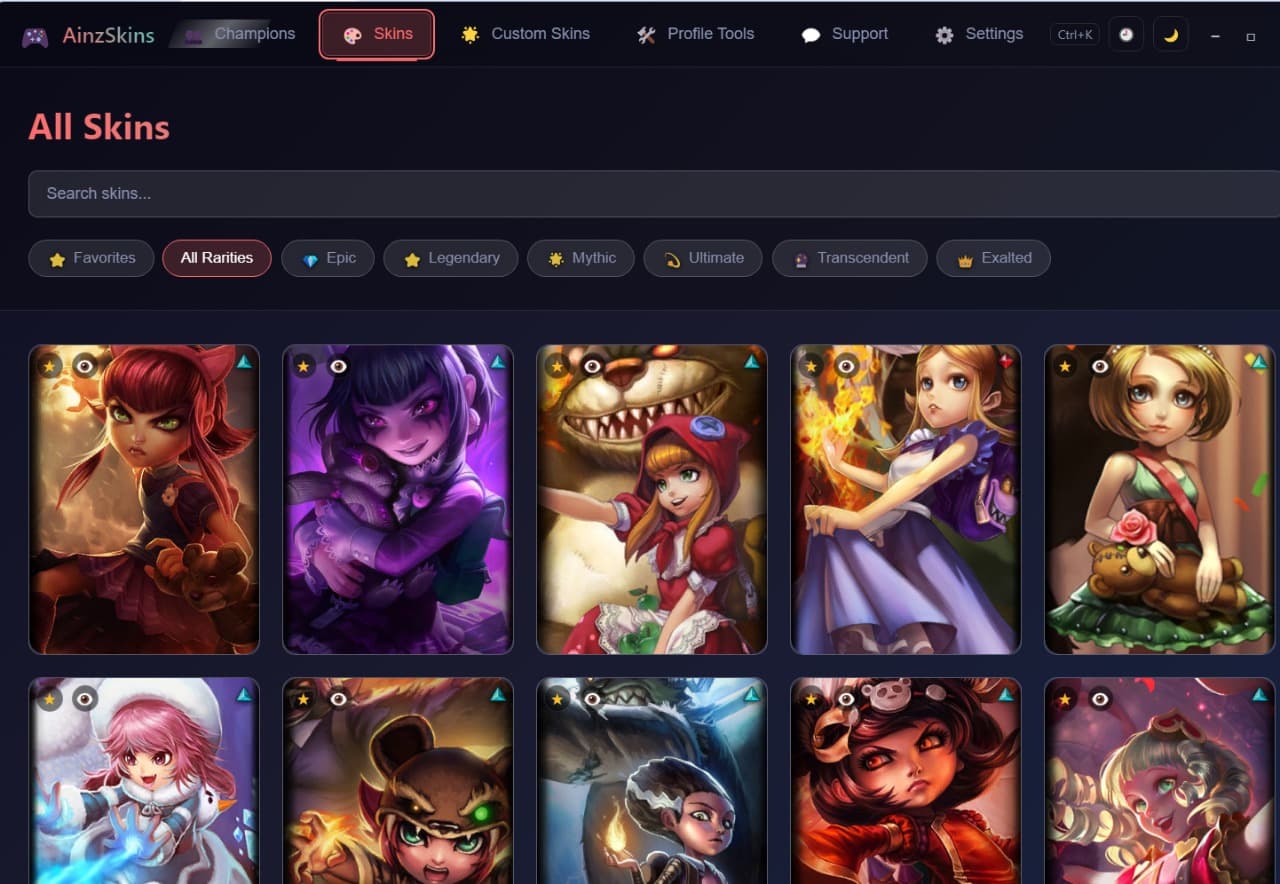Screen dimensions: 1280x884
Task: Click the Champions icon in the navbar
Action: pos(193,33)
